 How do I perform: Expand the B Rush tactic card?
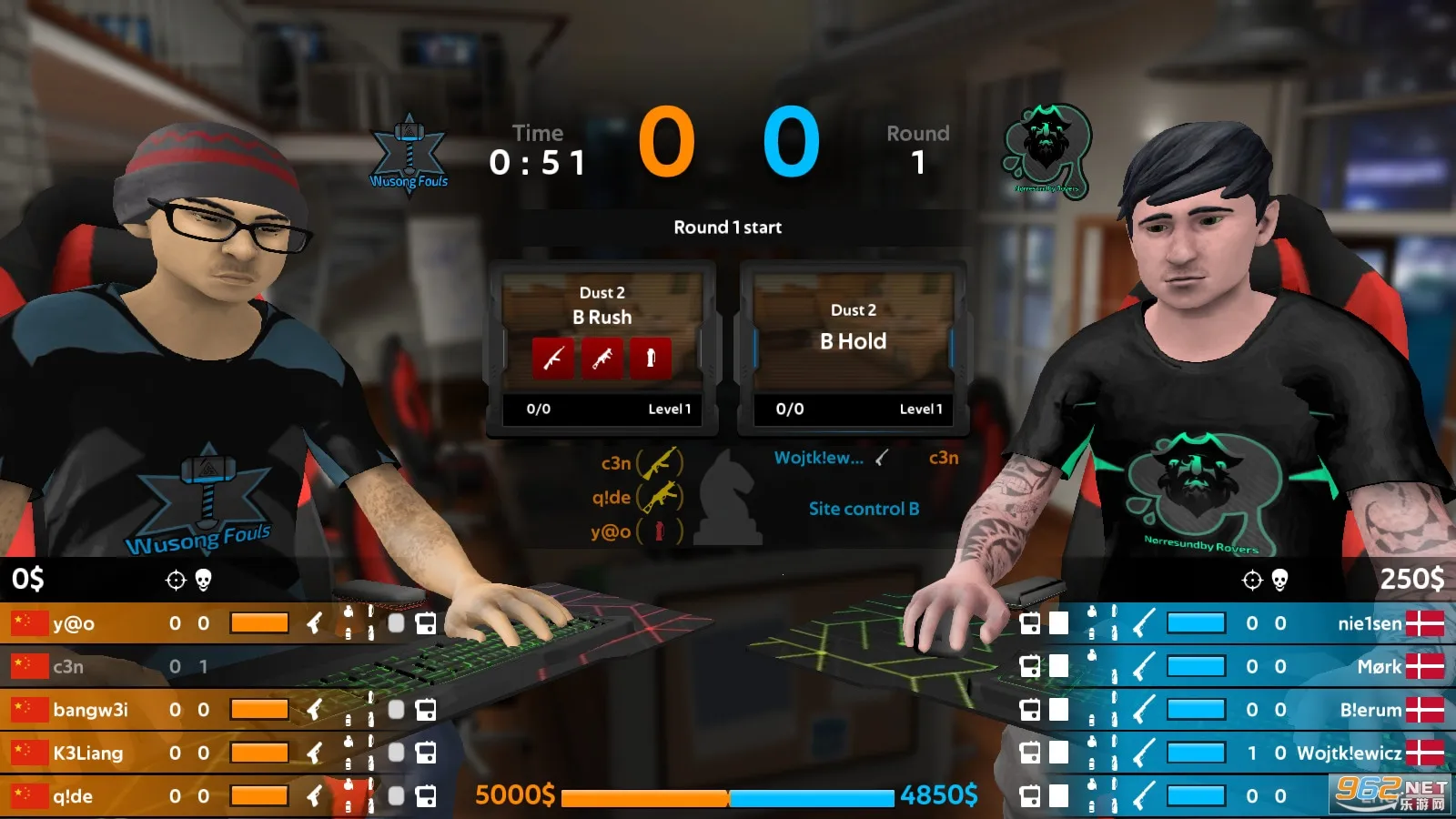coord(602,346)
